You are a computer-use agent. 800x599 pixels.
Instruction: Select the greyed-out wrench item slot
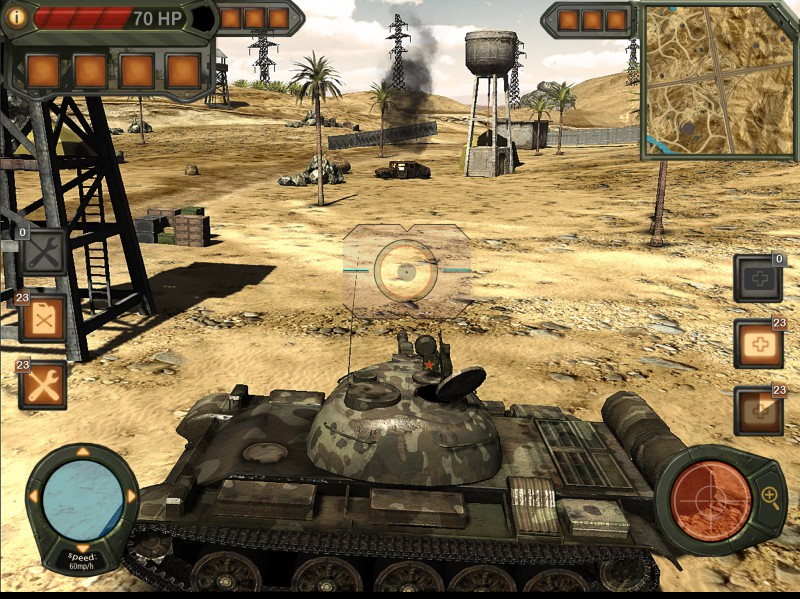pyautogui.click(x=43, y=252)
